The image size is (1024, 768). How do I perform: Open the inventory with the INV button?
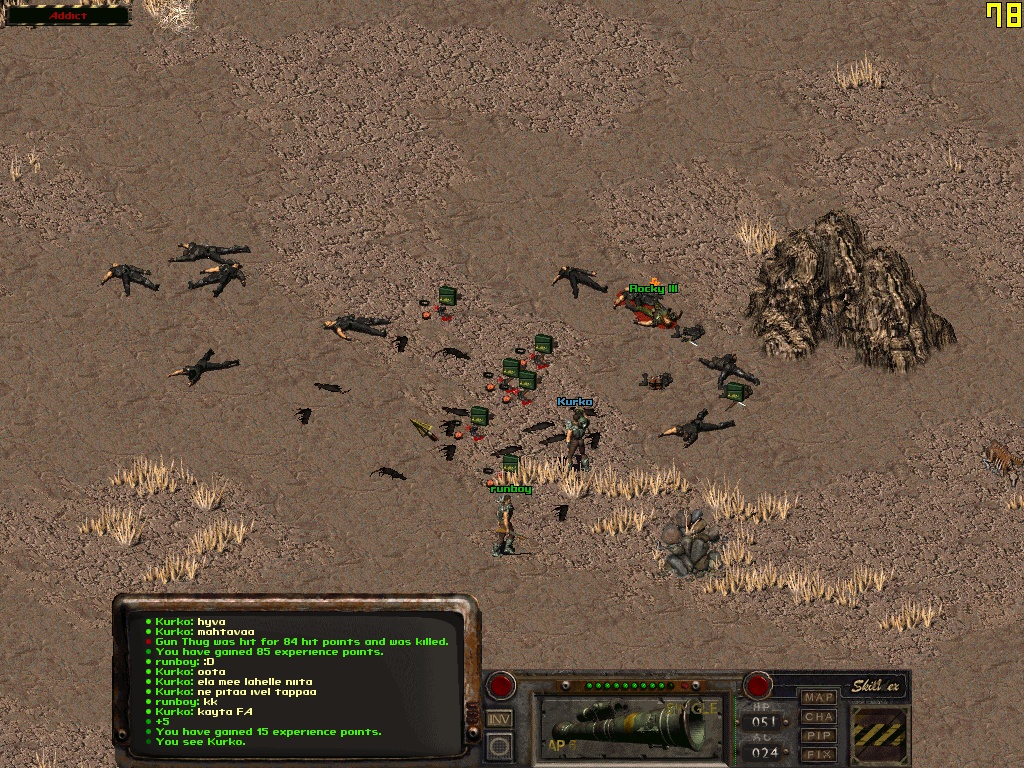coord(499,719)
